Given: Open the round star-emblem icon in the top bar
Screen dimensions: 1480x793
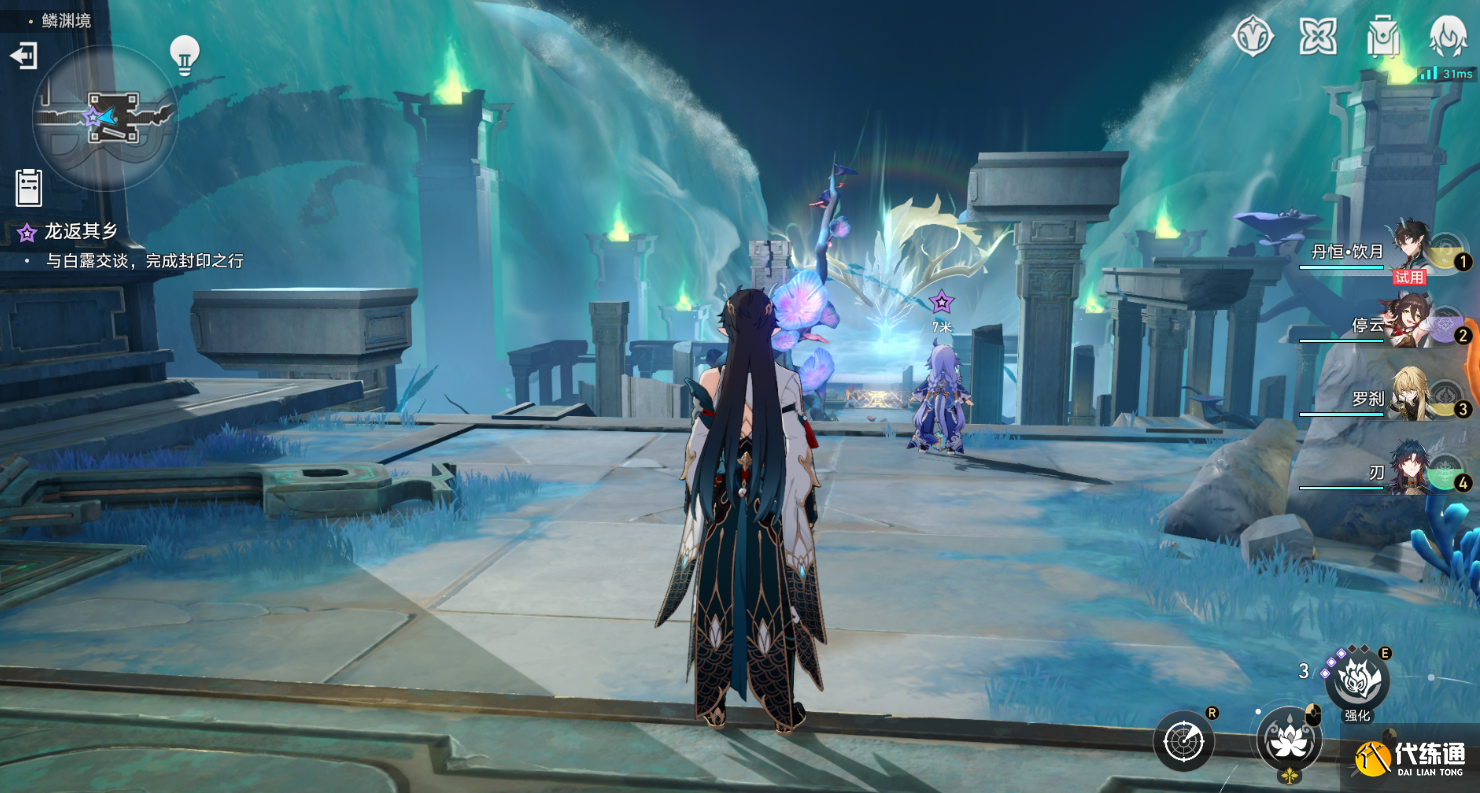Looking at the screenshot, I should coord(1252,37).
